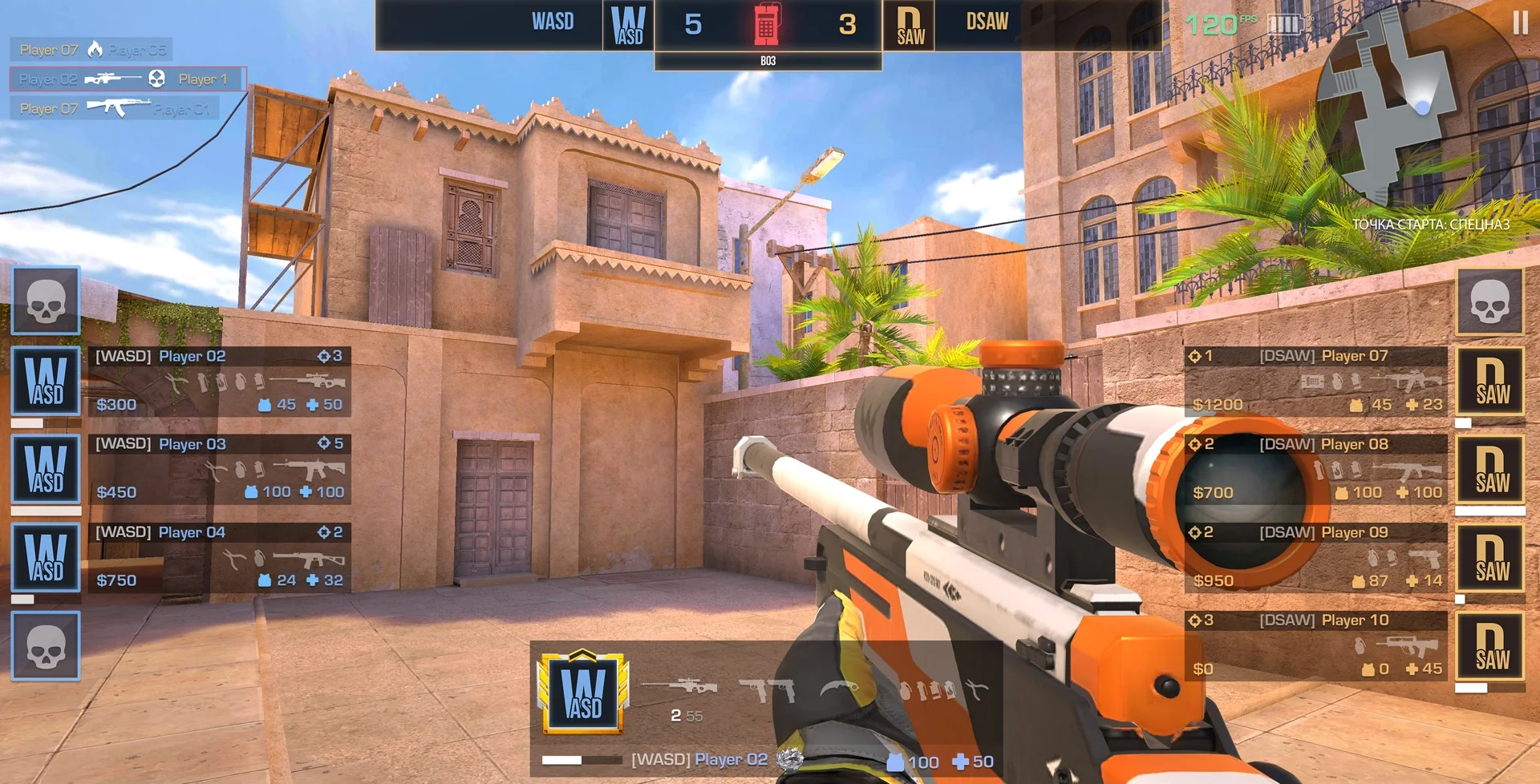Select the grenades slot in the loadout bar

926,689
